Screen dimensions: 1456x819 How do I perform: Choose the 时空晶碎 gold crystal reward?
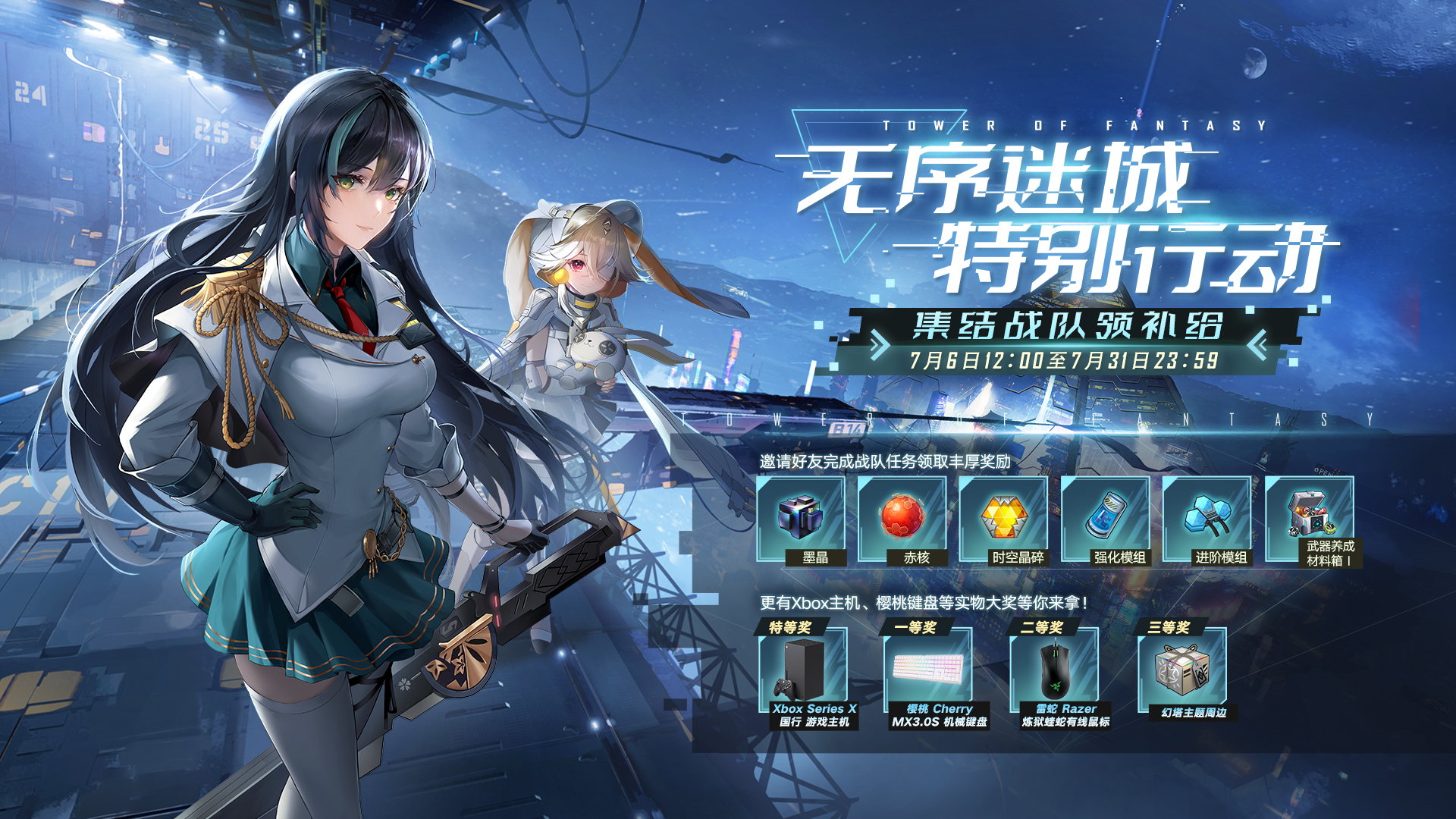click(x=1004, y=518)
